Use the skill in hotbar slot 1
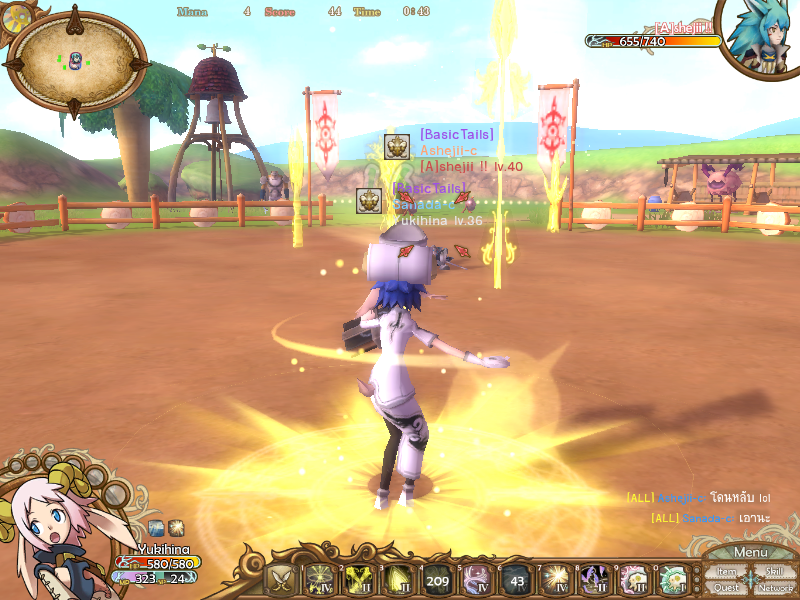This screenshot has width=800, height=600. coord(319,579)
